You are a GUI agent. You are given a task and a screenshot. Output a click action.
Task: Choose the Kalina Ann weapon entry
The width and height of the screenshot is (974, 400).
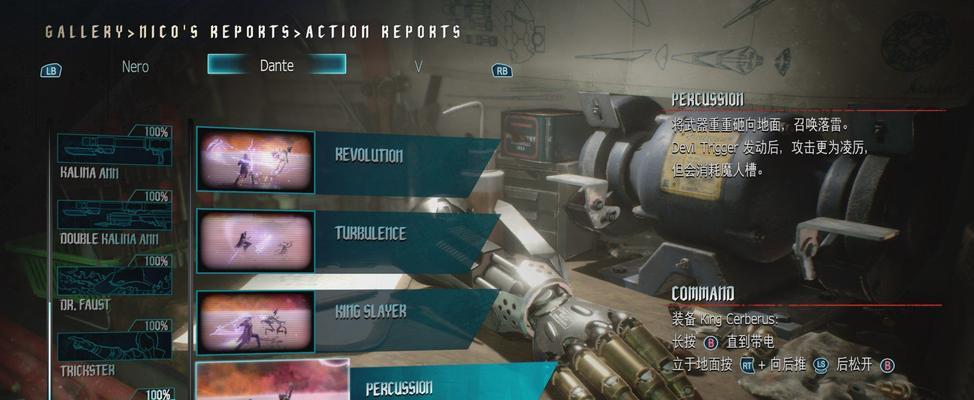tap(114, 148)
